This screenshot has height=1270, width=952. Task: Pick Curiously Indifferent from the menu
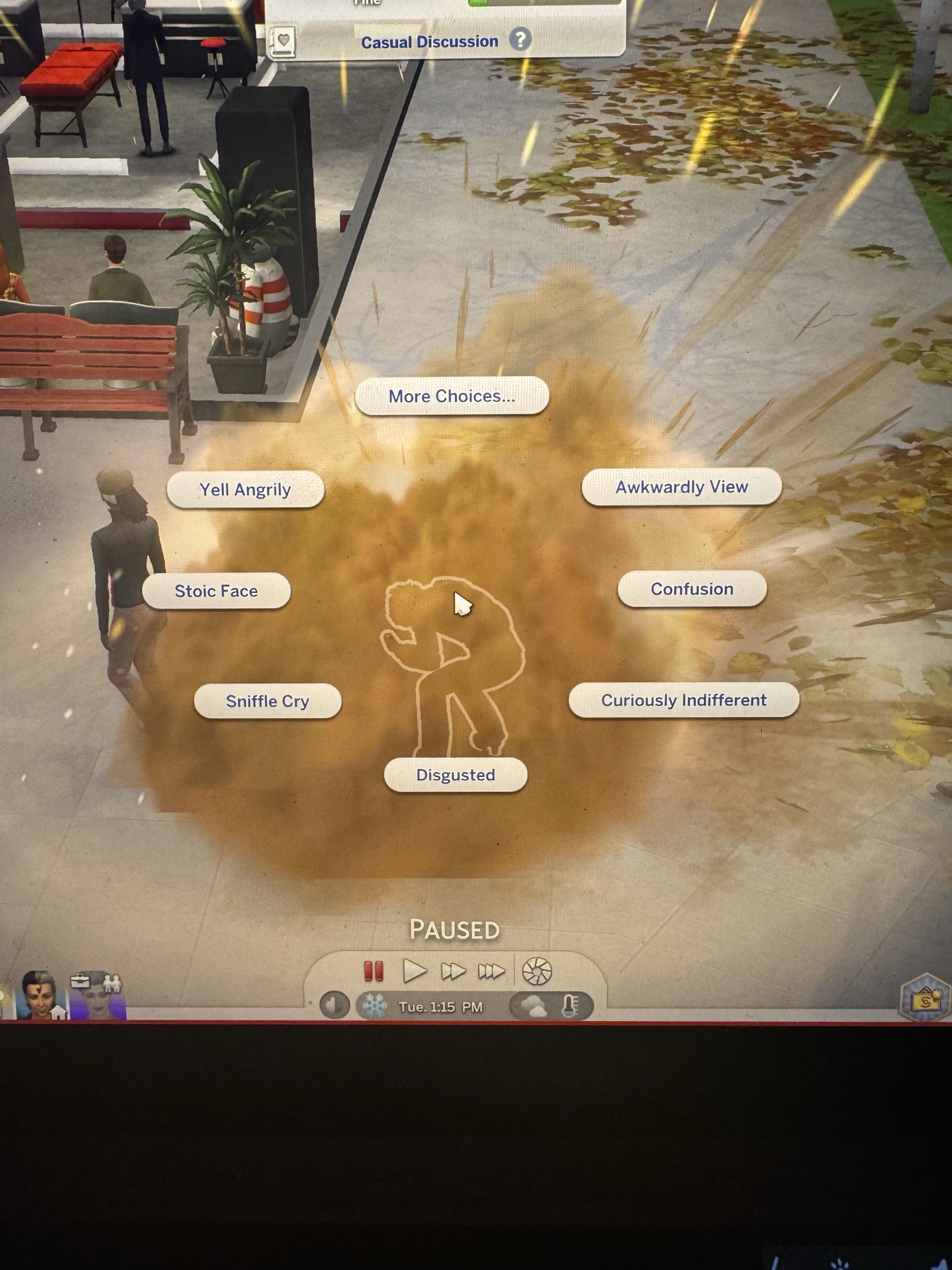[684, 700]
